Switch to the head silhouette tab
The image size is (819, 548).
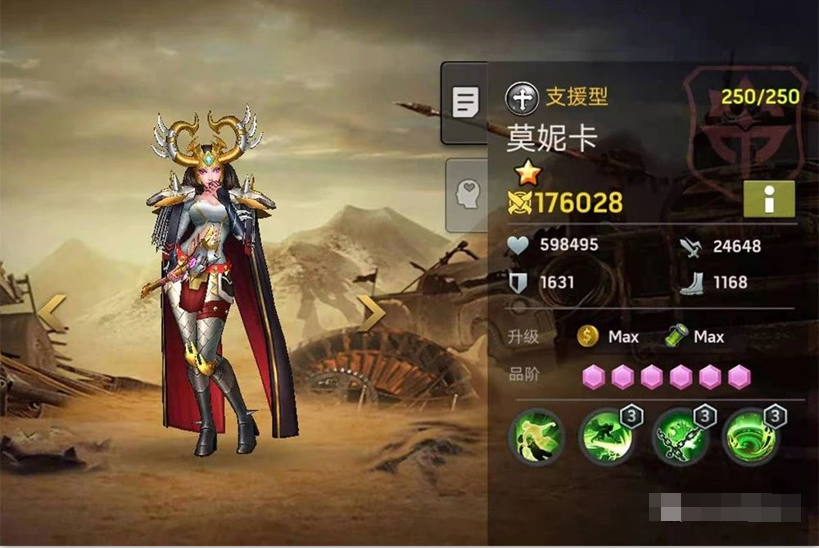point(465,194)
